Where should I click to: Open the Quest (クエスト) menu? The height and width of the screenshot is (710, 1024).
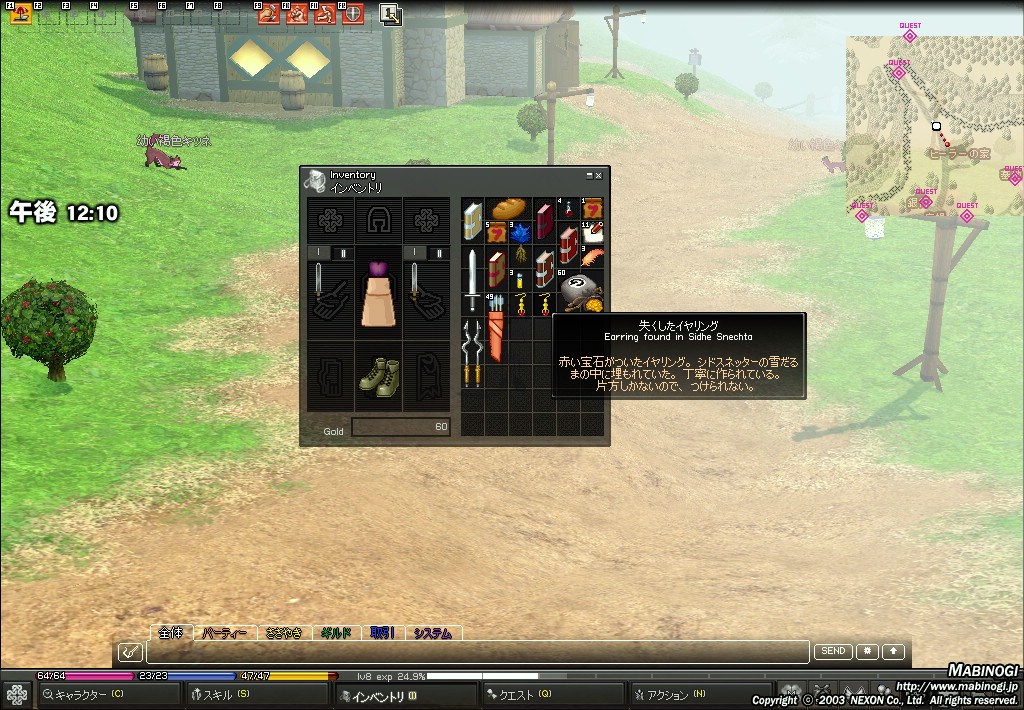tap(522, 694)
